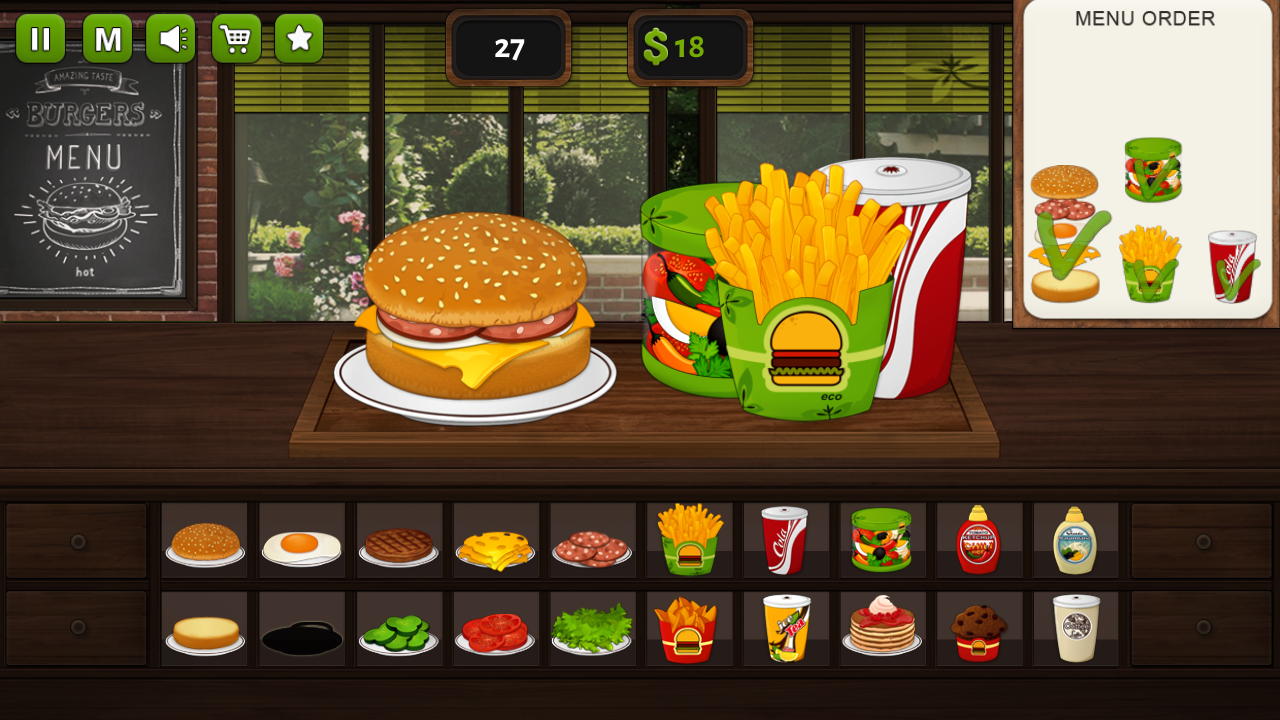Open the shopping cart
The width and height of the screenshot is (1280, 720).
(236, 38)
